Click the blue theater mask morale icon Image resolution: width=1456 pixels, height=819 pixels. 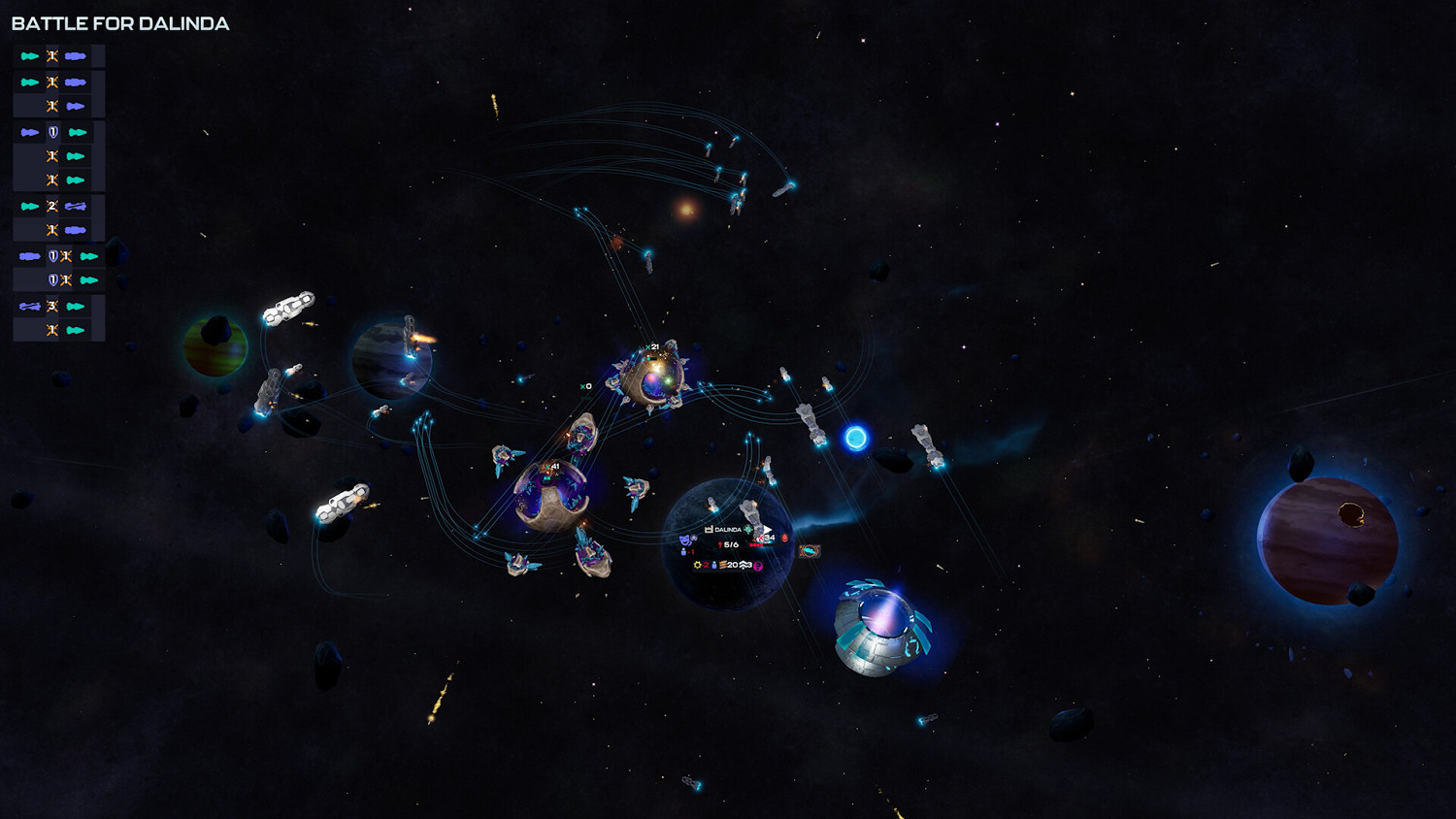click(684, 541)
